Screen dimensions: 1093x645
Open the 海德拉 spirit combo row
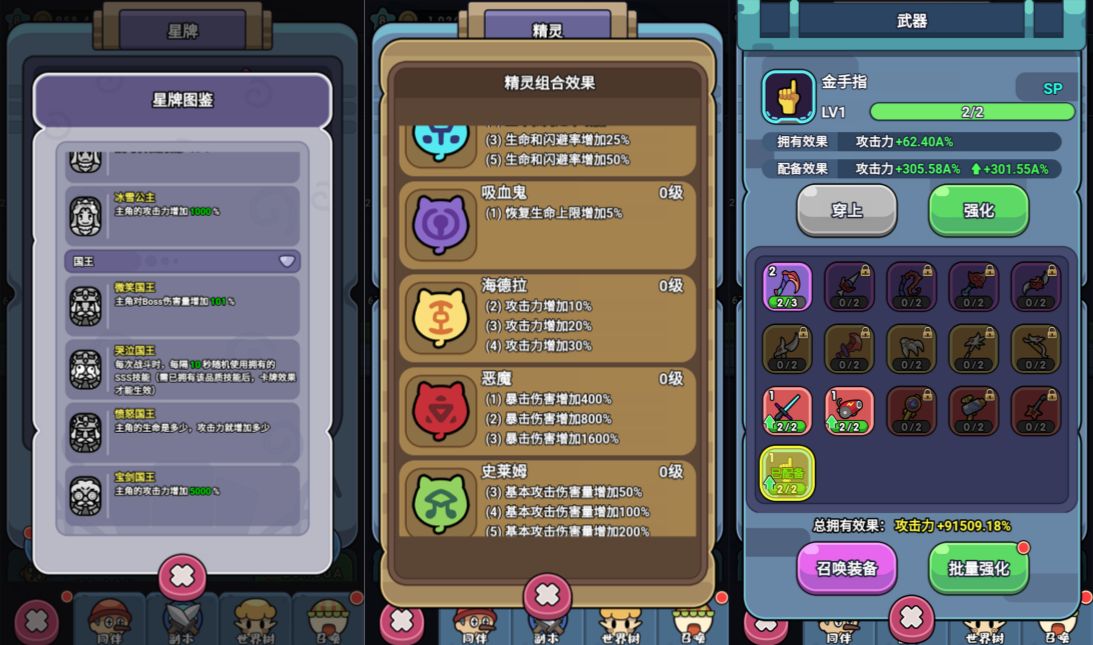pyautogui.click(x=547, y=317)
